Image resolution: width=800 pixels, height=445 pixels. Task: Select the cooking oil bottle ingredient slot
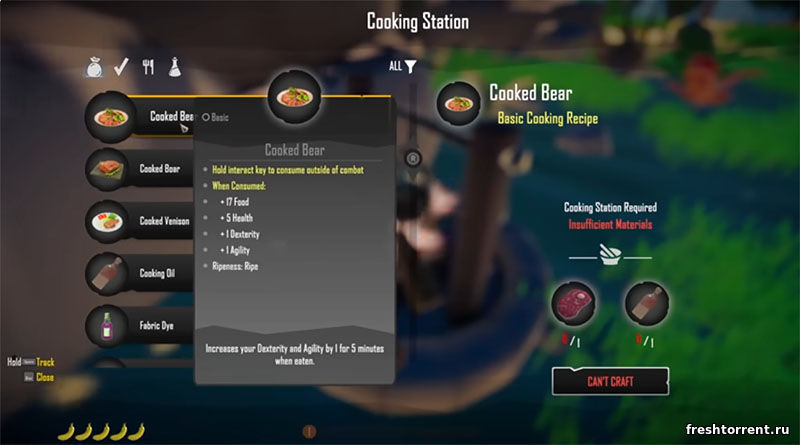point(646,303)
